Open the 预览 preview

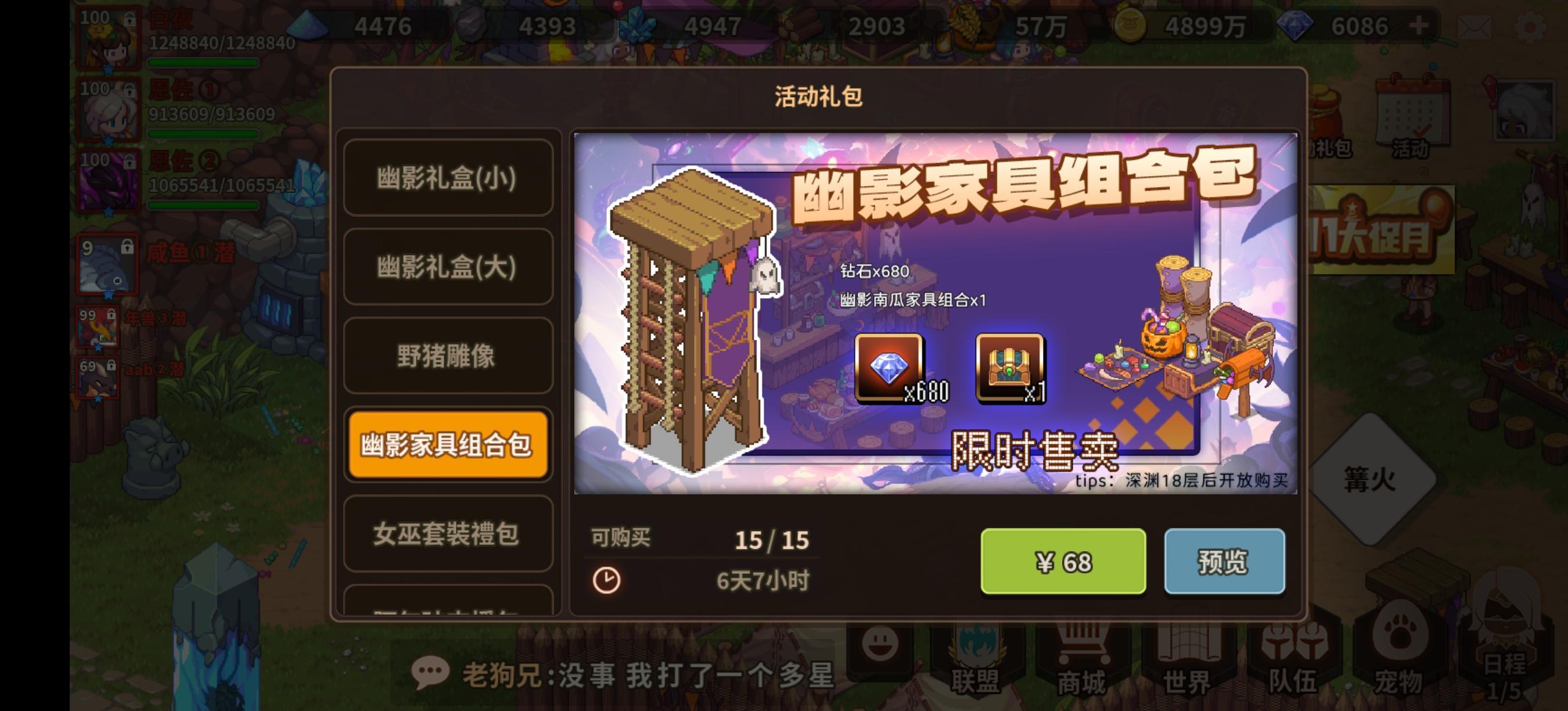click(x=1225, y=562)
